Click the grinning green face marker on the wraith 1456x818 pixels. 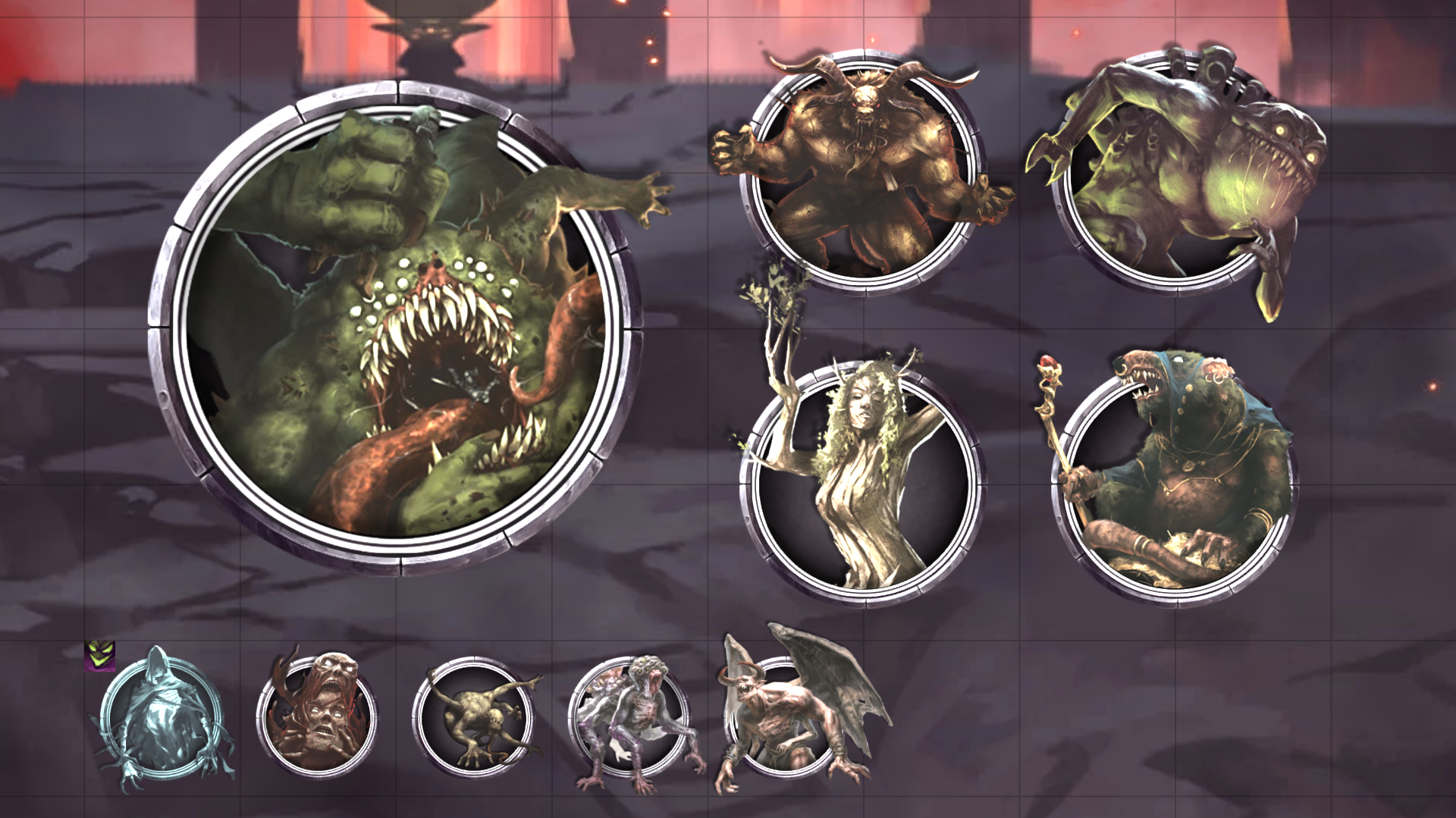[99, 657]
